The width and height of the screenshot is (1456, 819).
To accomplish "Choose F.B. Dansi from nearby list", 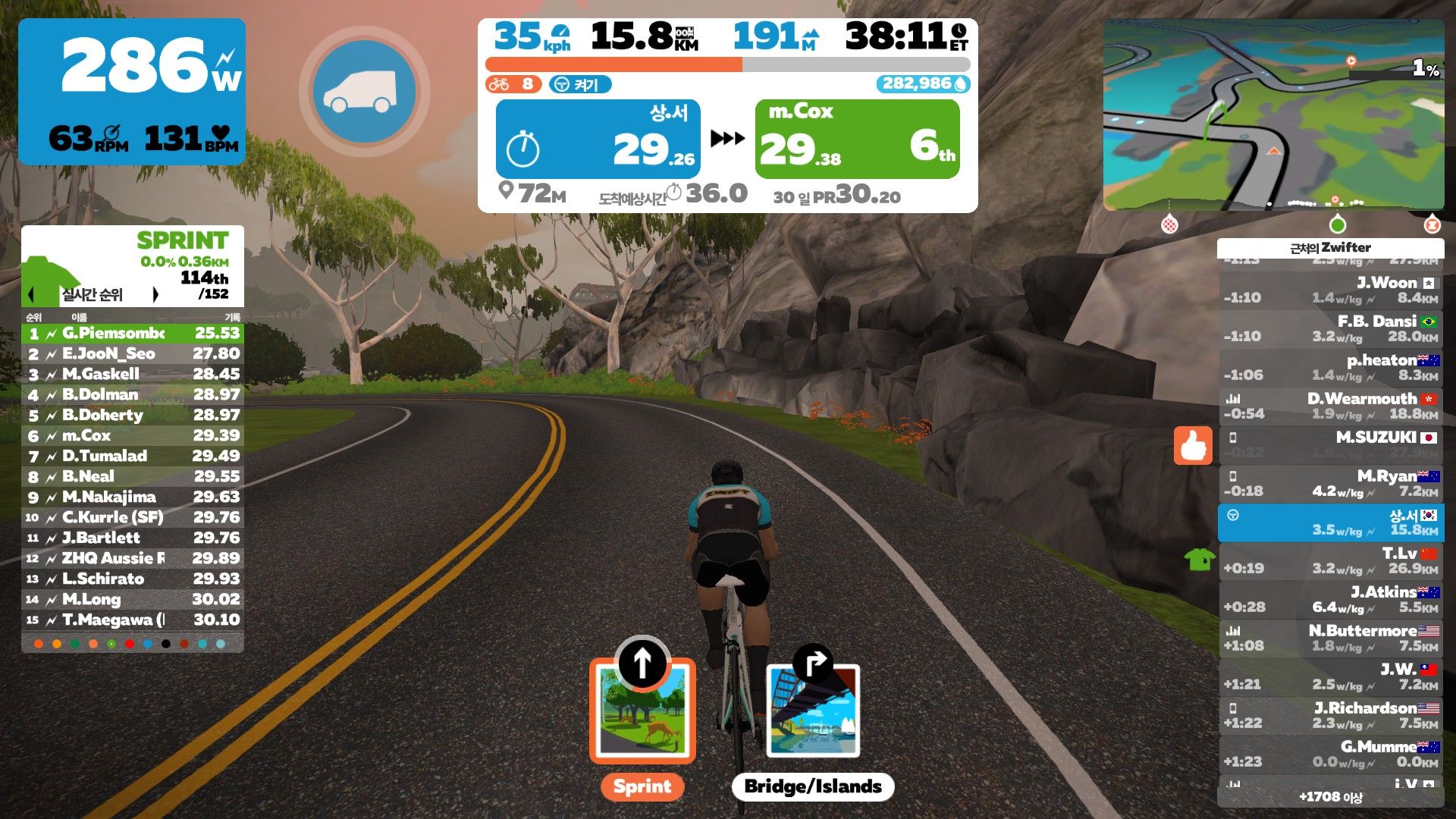I will coord(1331,328).
